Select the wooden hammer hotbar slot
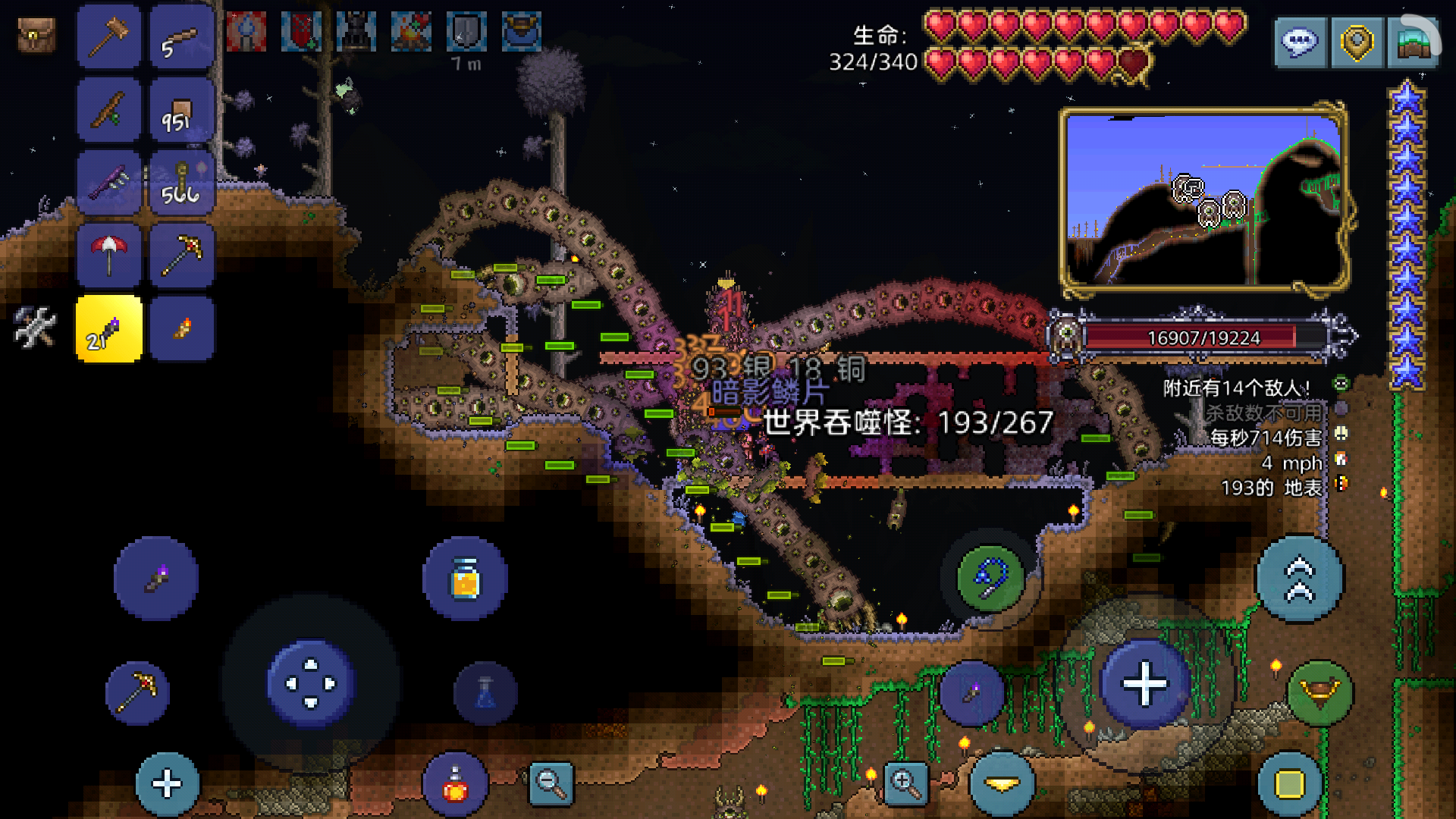Screen dimensions: 1456x819 pos(108,36)
